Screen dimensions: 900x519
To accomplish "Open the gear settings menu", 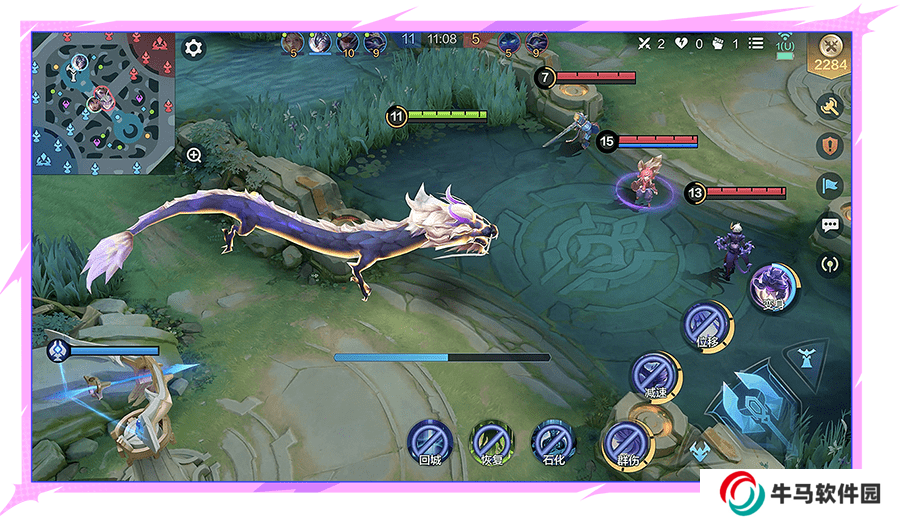I will pyautogui.click(x=193, y=47).
